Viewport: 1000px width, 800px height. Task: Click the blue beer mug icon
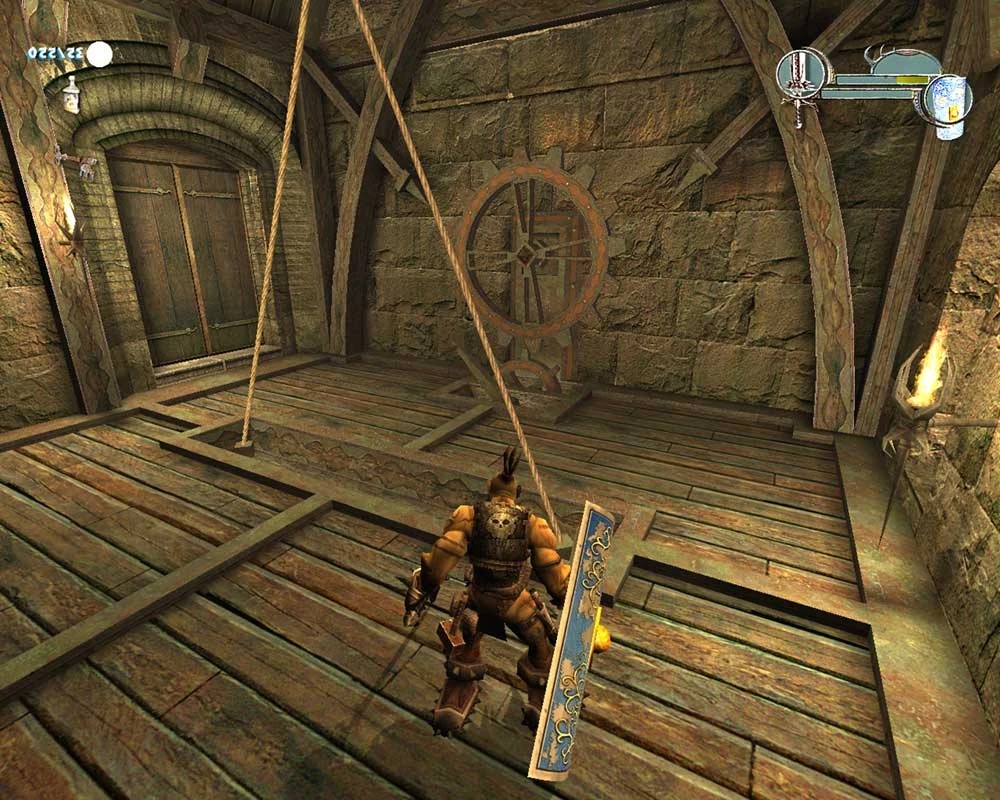(947, 103)
